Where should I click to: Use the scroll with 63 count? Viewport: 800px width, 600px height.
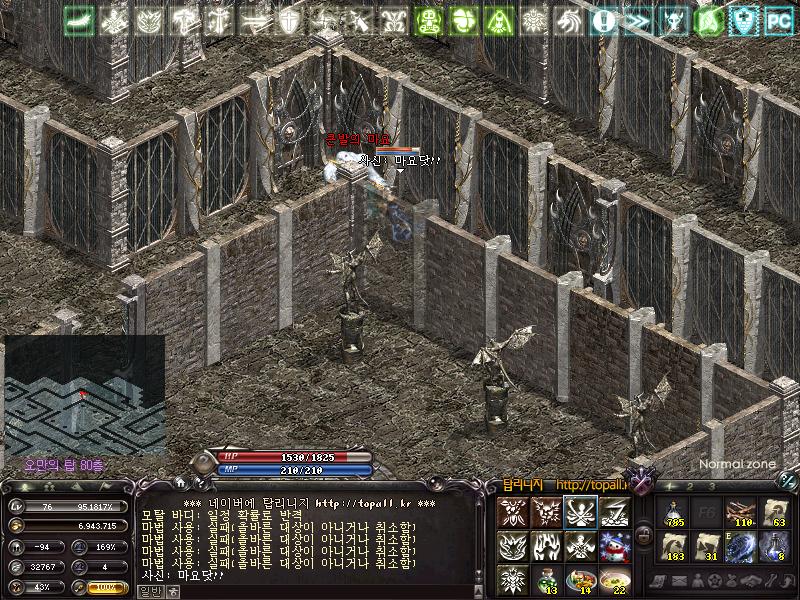point(775,512)
